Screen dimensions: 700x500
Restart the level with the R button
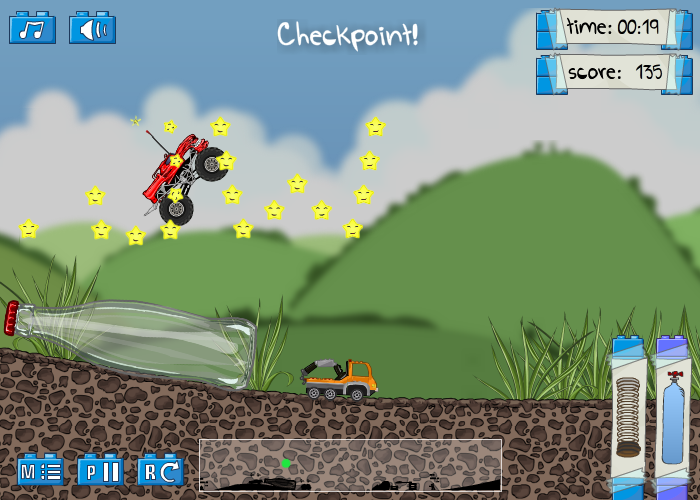pyautogui.click(x=160, y=469)
